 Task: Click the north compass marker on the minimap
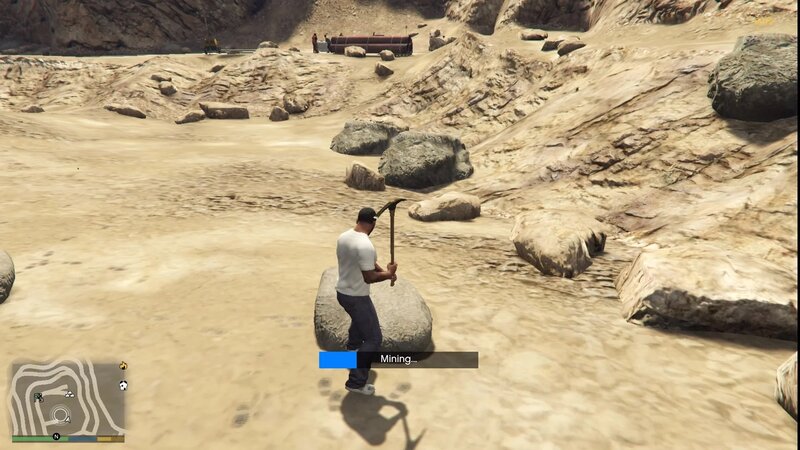[x=57, y=437]
